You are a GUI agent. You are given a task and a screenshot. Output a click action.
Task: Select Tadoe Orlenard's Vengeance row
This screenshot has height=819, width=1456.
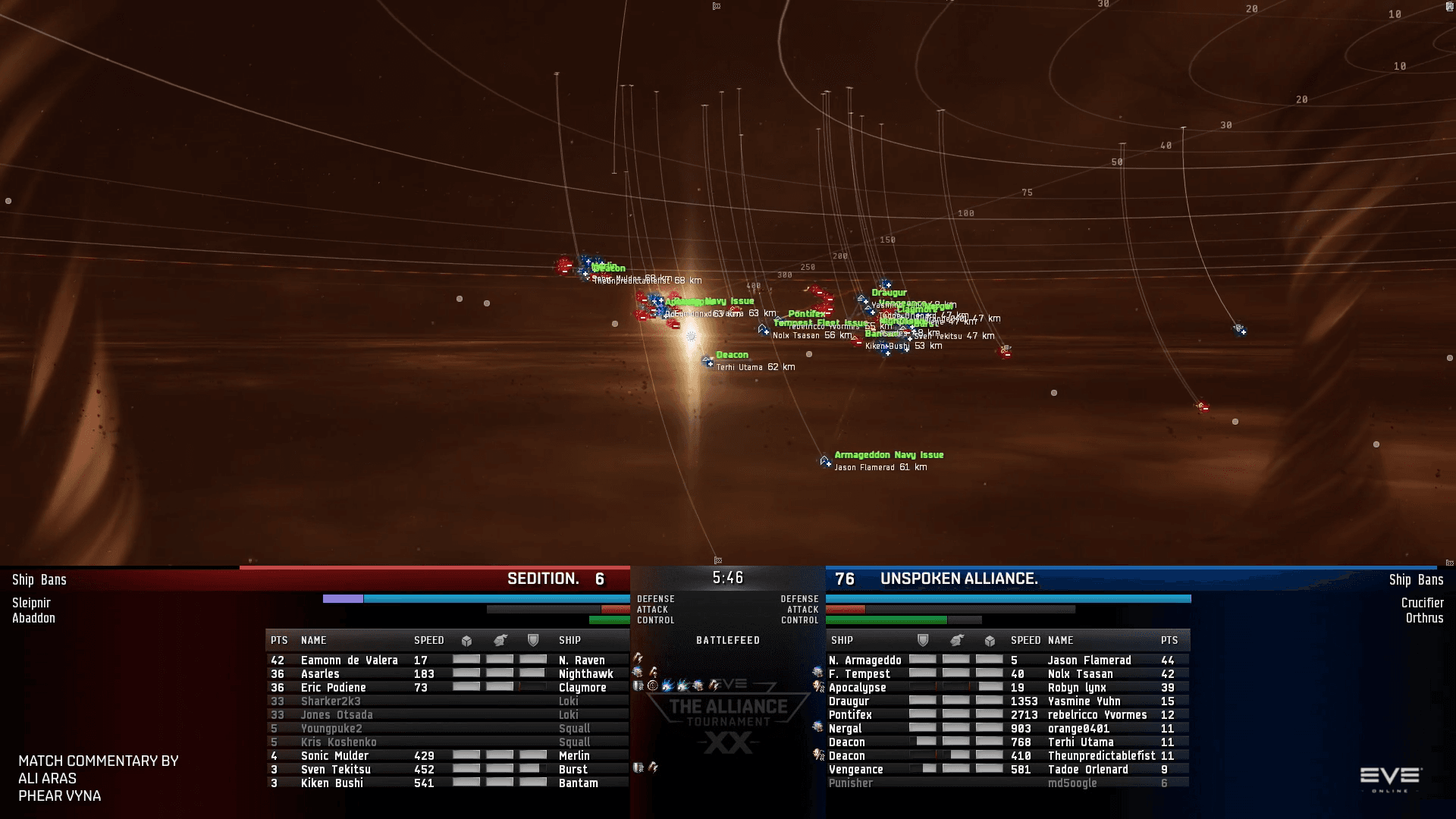coord(1007,770)
